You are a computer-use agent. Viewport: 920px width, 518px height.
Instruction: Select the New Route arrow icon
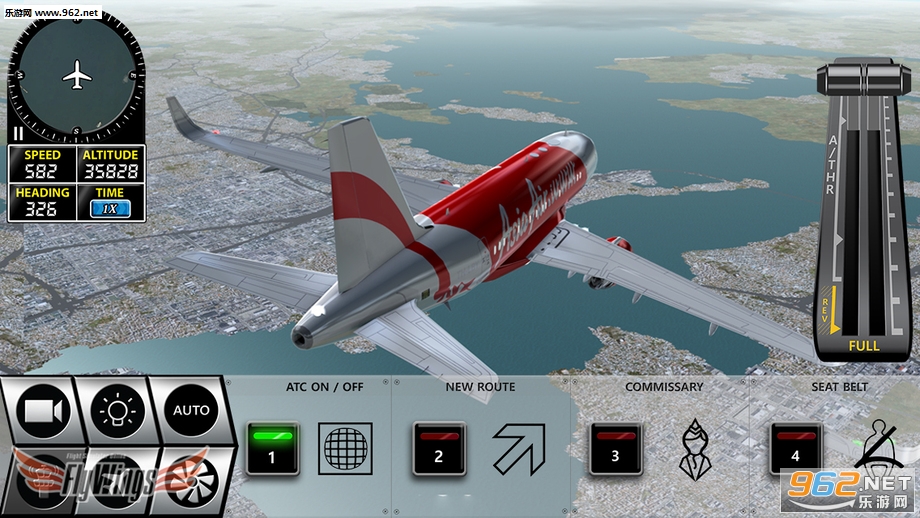[518, 448]
